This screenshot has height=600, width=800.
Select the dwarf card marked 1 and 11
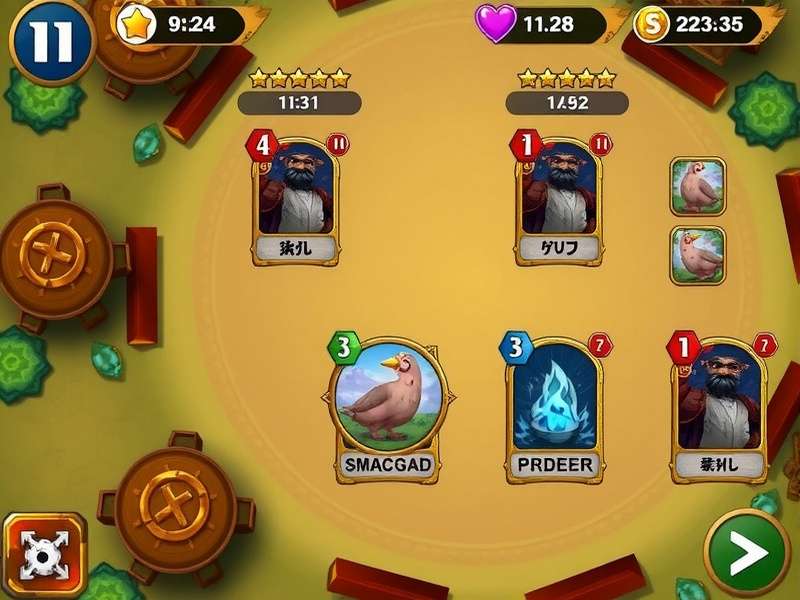point(559,200)
